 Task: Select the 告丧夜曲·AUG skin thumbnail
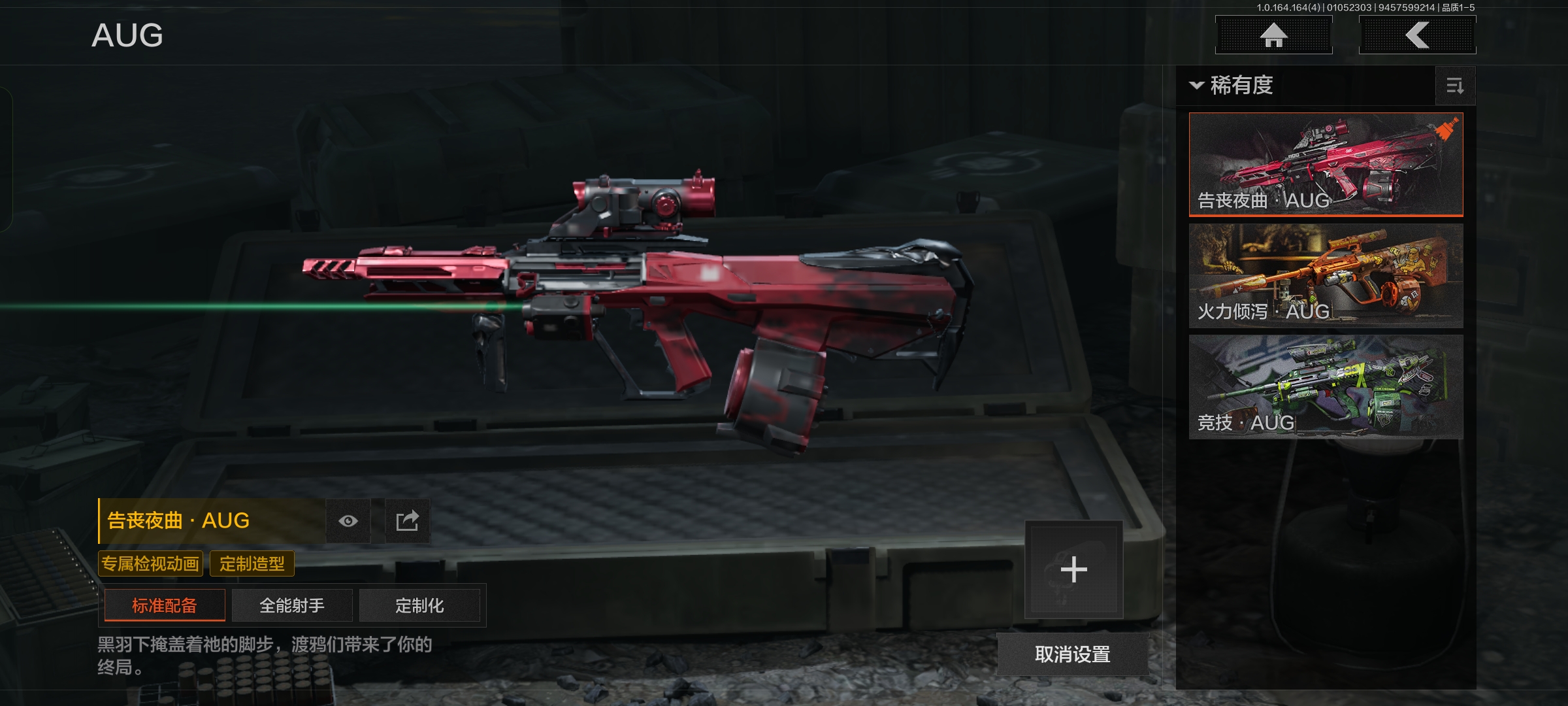coord(1326,164)
